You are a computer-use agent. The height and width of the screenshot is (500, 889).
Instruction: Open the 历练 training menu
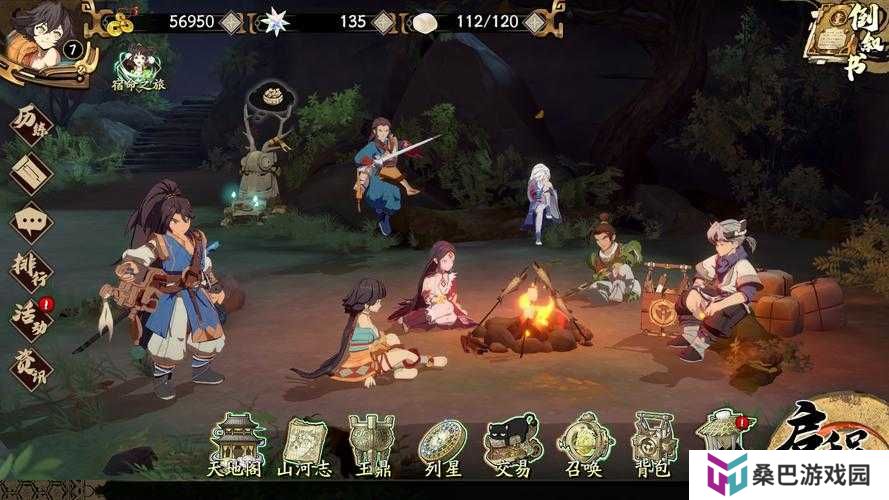(31, 125)
